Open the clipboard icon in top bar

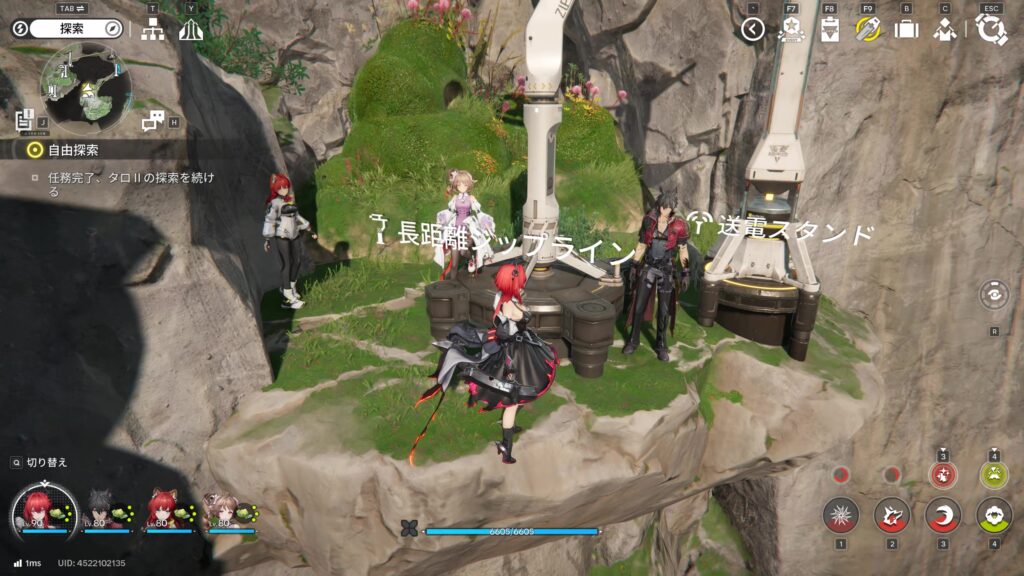point(829,30)
